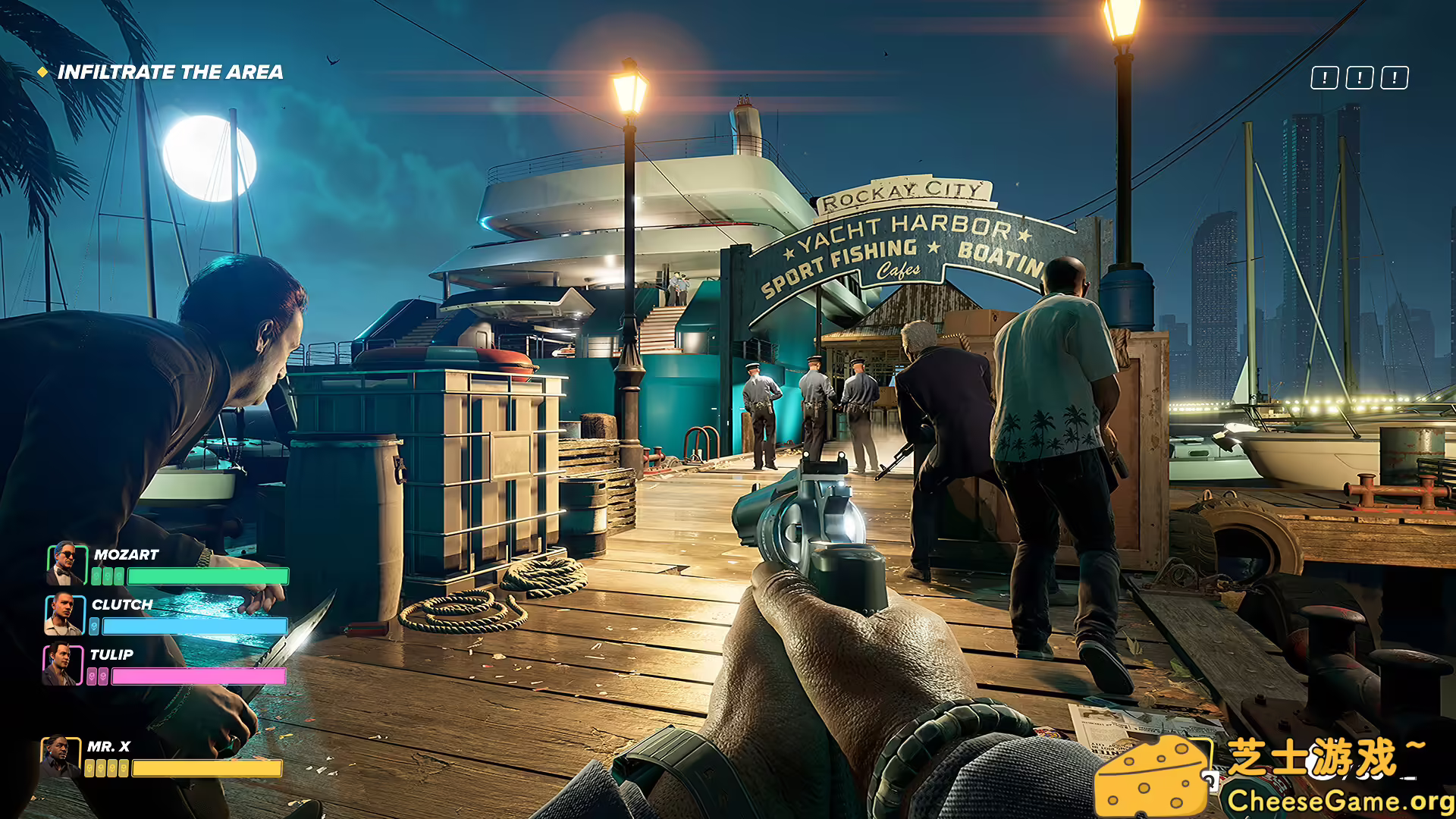Toggle the rightmost exclamation alert indicator

1395,77
